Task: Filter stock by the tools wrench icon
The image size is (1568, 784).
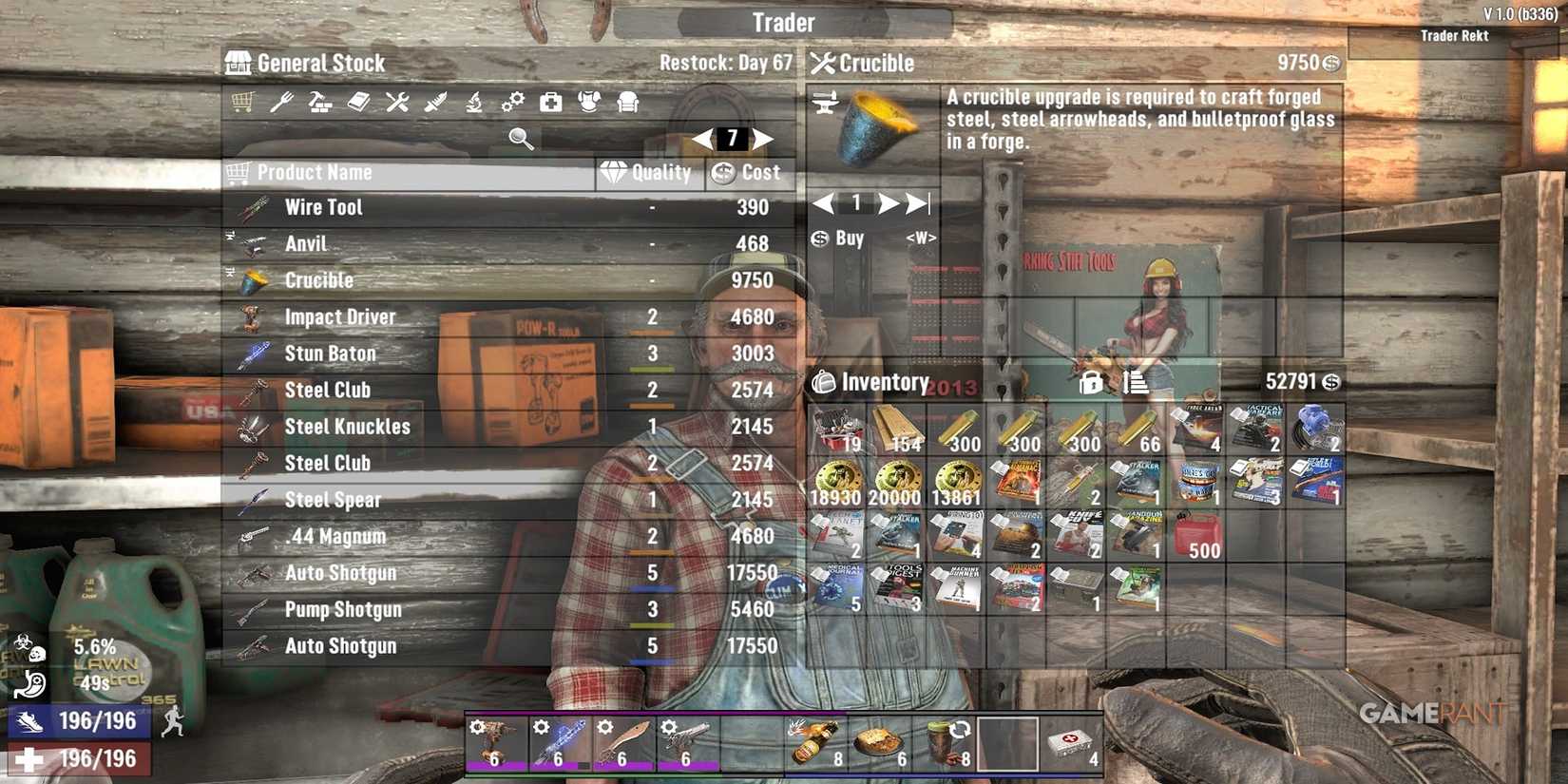Action: (399, 102)
